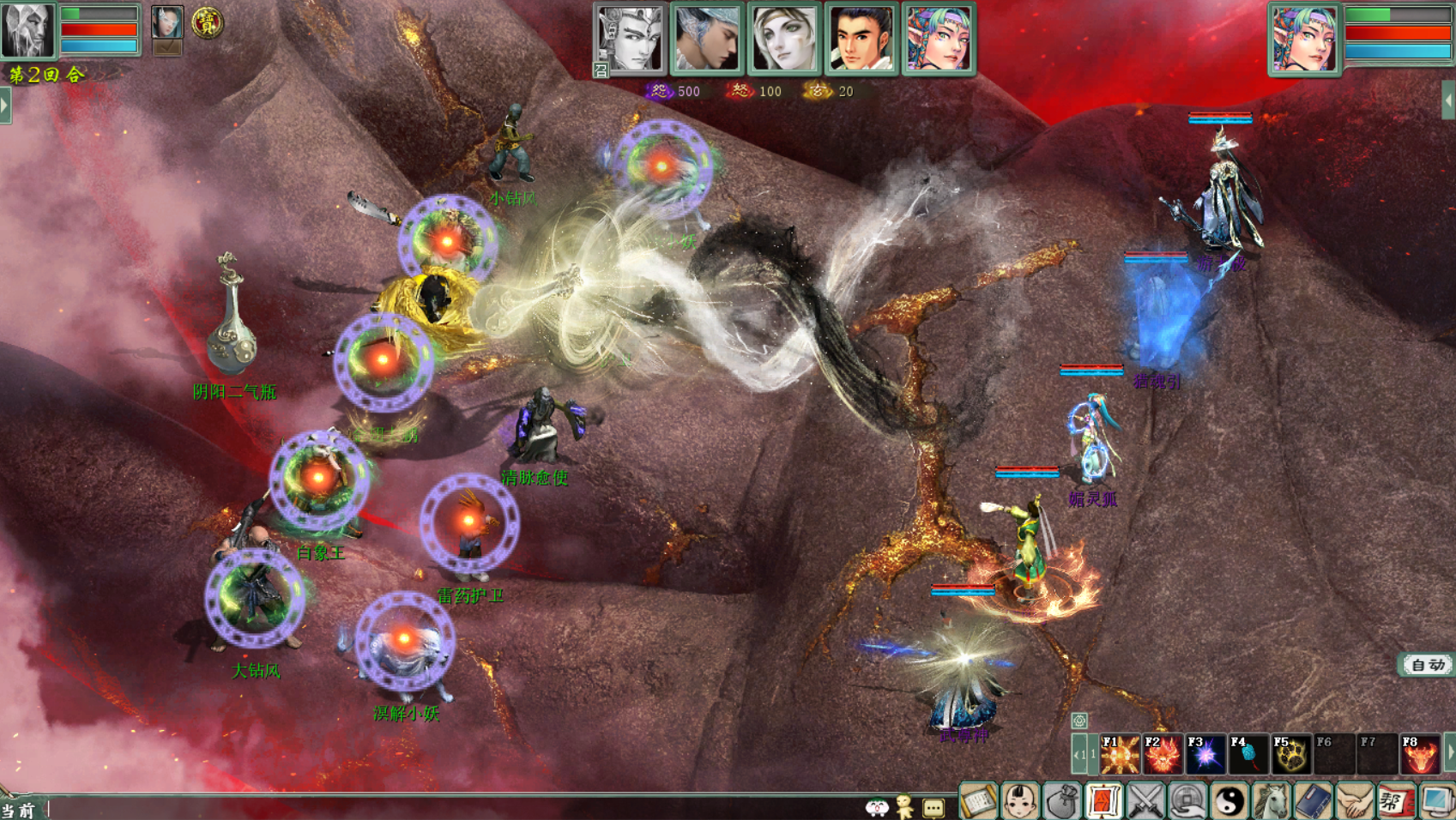
Task: Open the computer monitor system menu
Action: coord(1436,802)
